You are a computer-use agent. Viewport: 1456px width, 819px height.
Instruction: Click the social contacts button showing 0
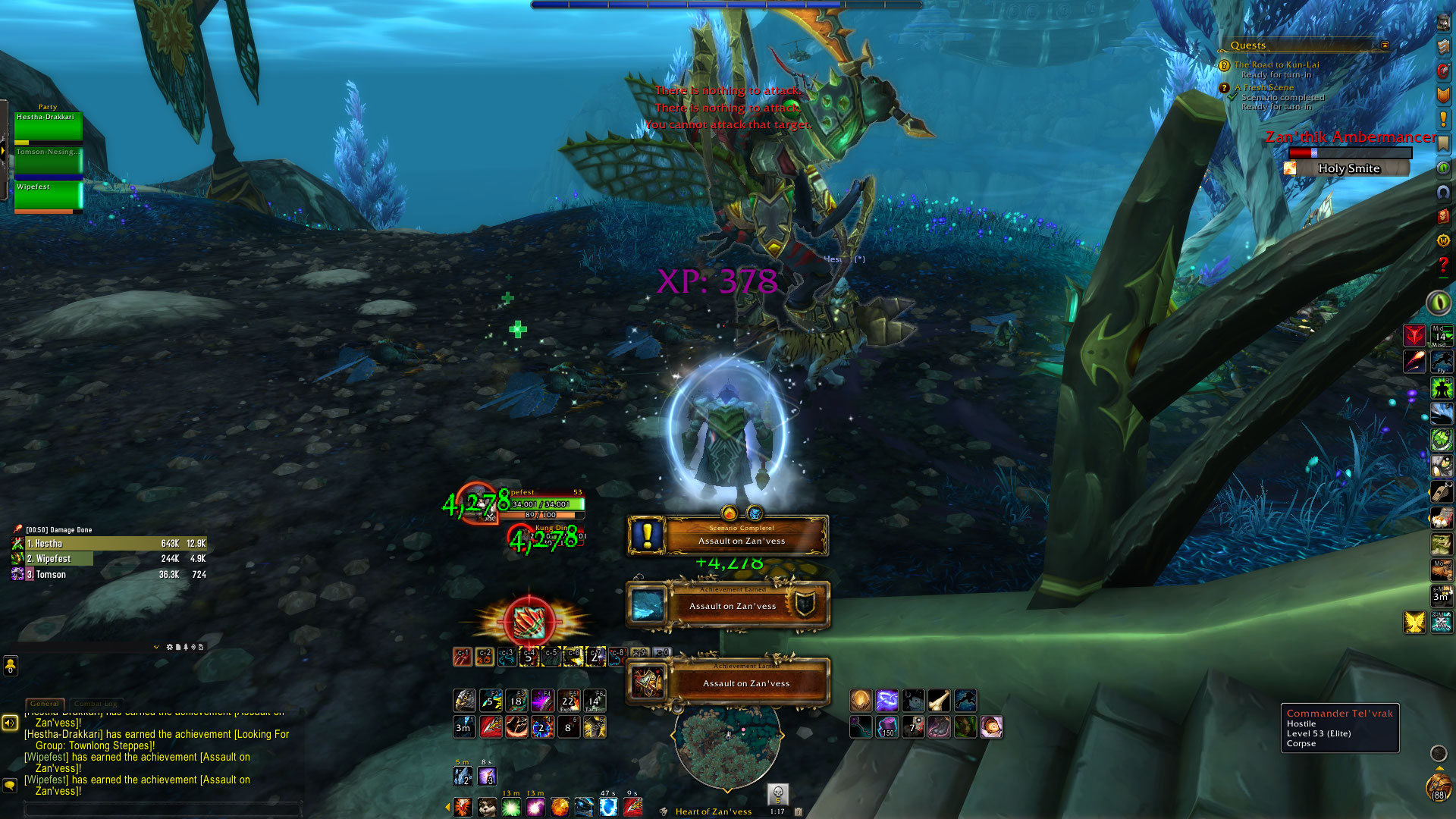point(11,666)
